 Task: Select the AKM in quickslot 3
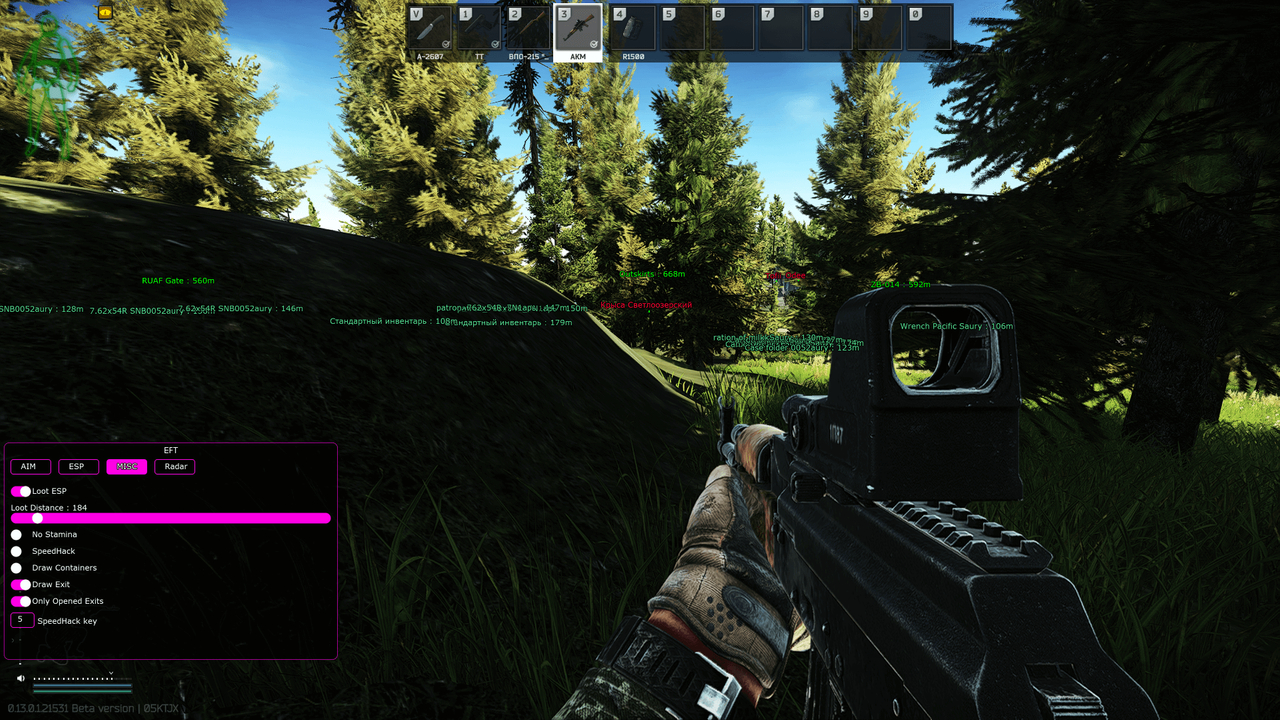578,27
